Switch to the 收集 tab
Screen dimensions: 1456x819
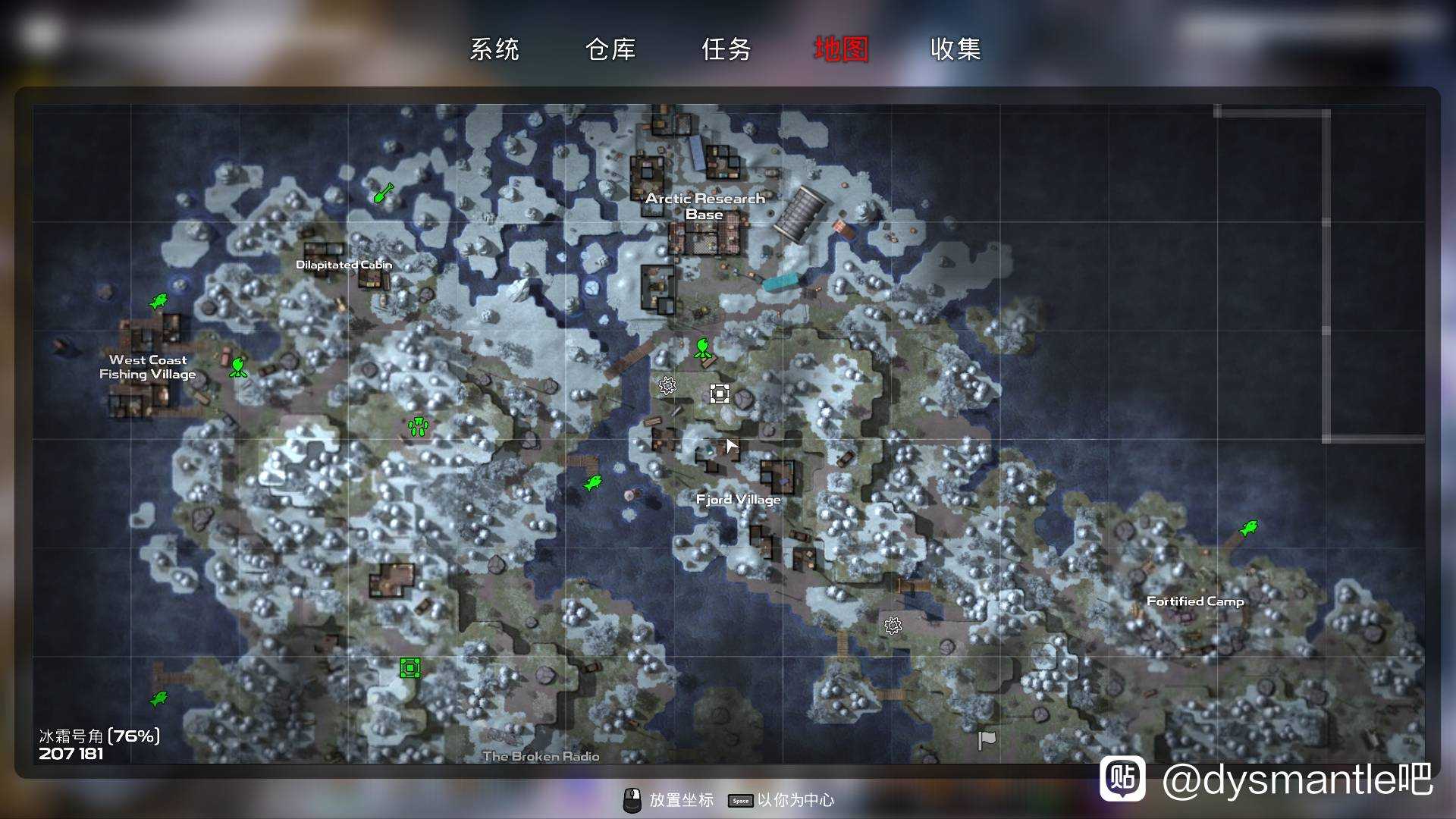point(955,49)
